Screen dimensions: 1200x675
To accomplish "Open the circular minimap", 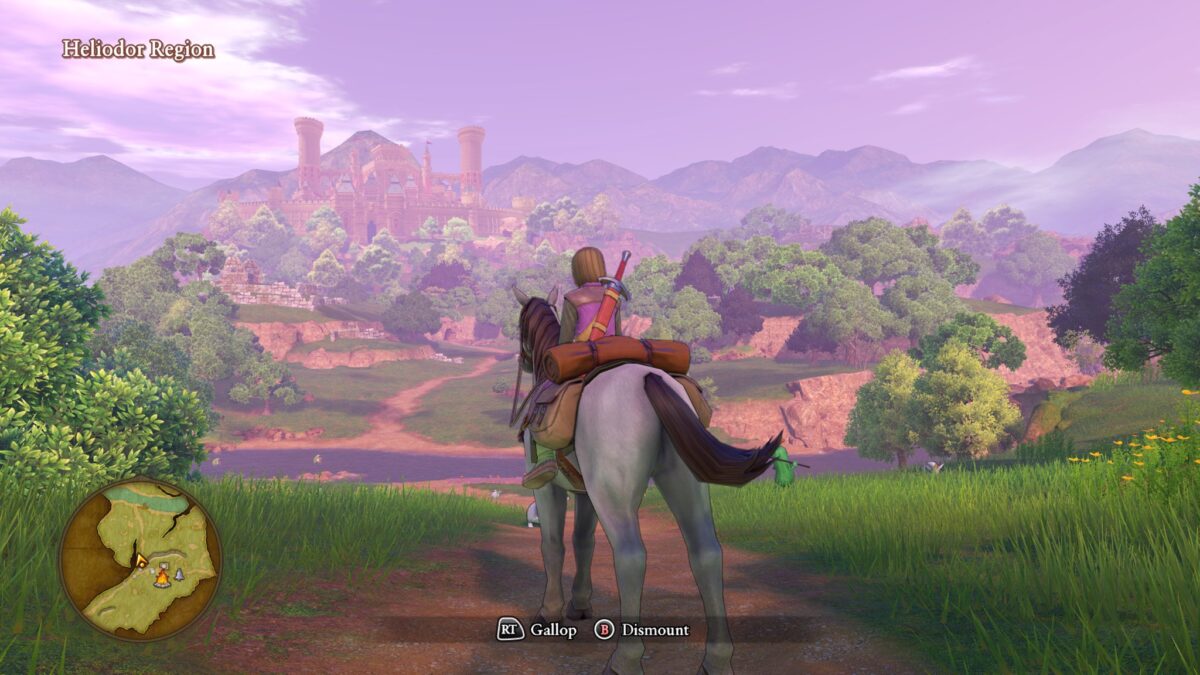I will click(x=140, y=559).
